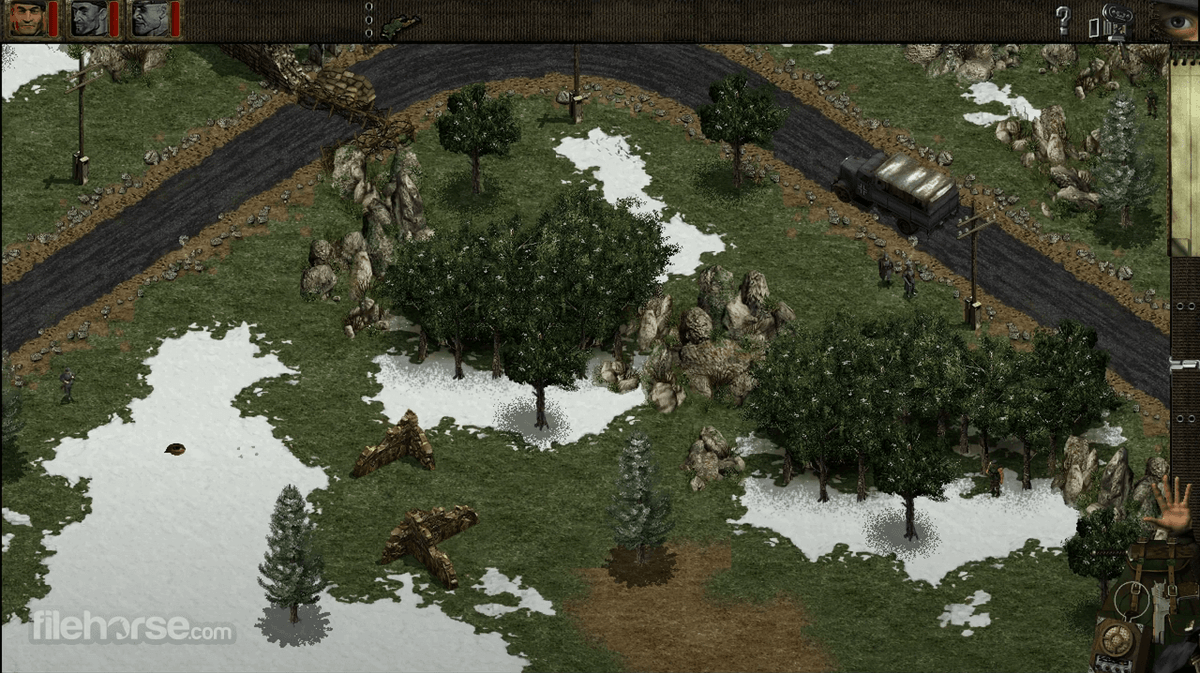Select the third commando portrait wearing a cap
This screenshot has width=1200, height=673.
point(151,18)
